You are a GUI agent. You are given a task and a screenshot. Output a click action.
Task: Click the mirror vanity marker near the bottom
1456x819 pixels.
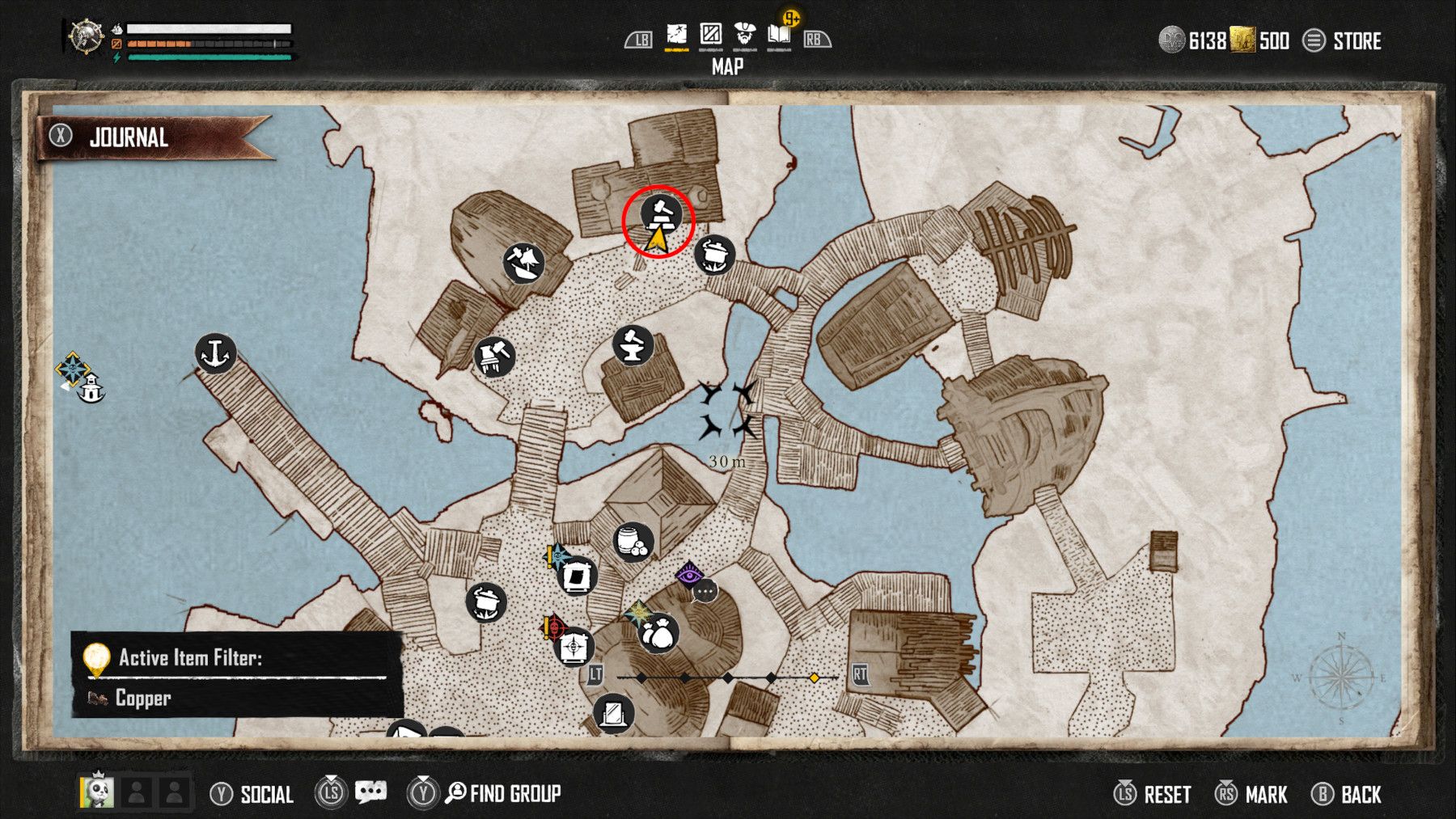pos(613,711)
